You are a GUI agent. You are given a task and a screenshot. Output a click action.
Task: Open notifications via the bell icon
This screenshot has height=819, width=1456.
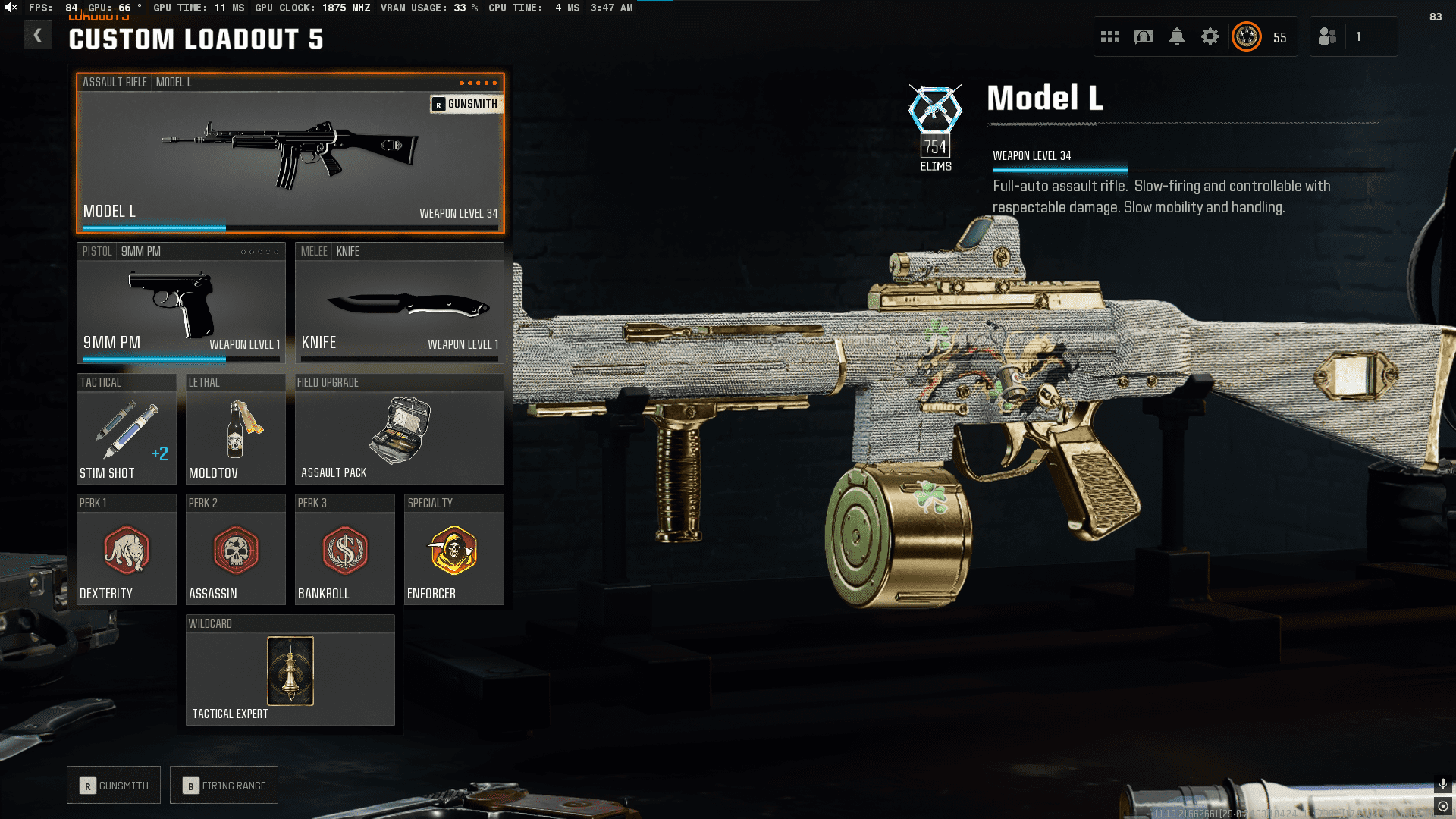(1177, 36)
